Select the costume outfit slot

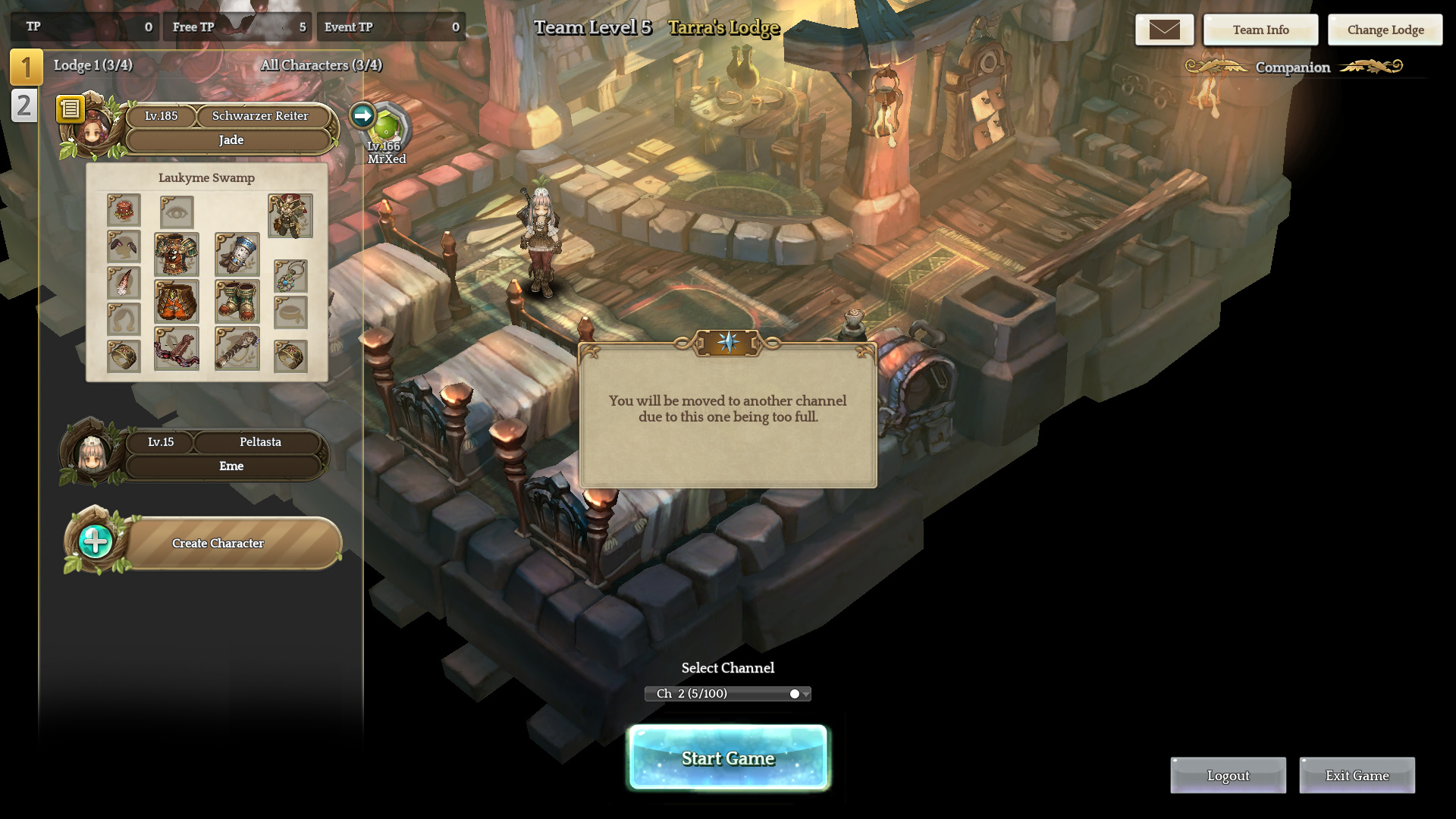[290, 215]
